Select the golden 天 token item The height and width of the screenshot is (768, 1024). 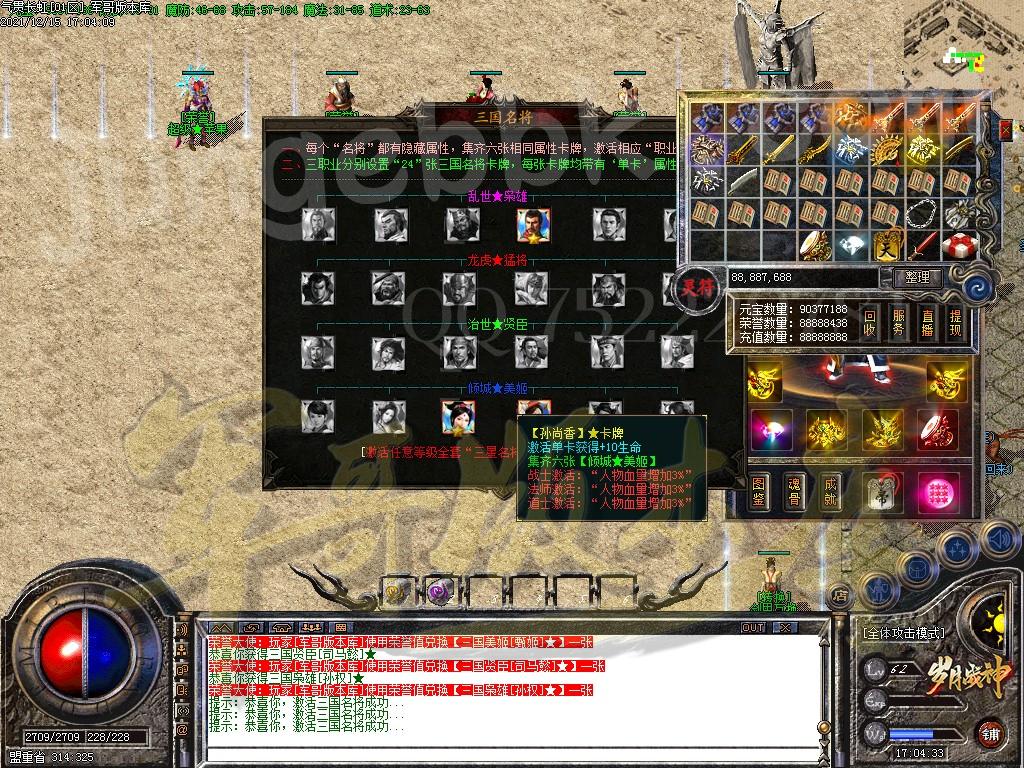[x=888, y=244]
